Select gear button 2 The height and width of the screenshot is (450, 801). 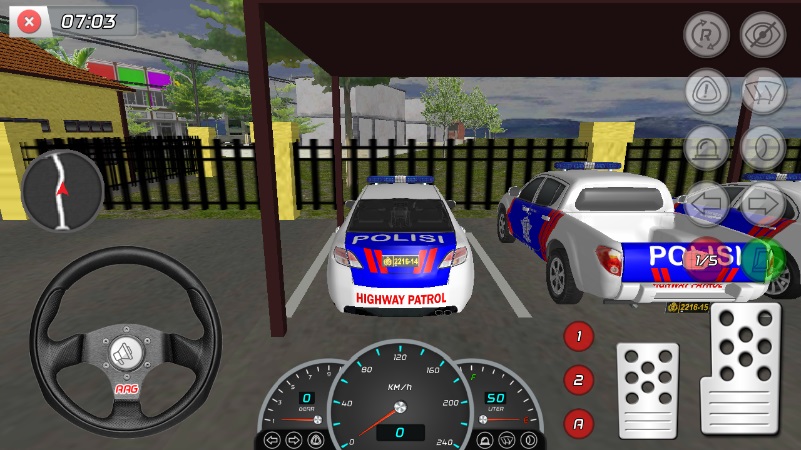(x=579, y=380)
